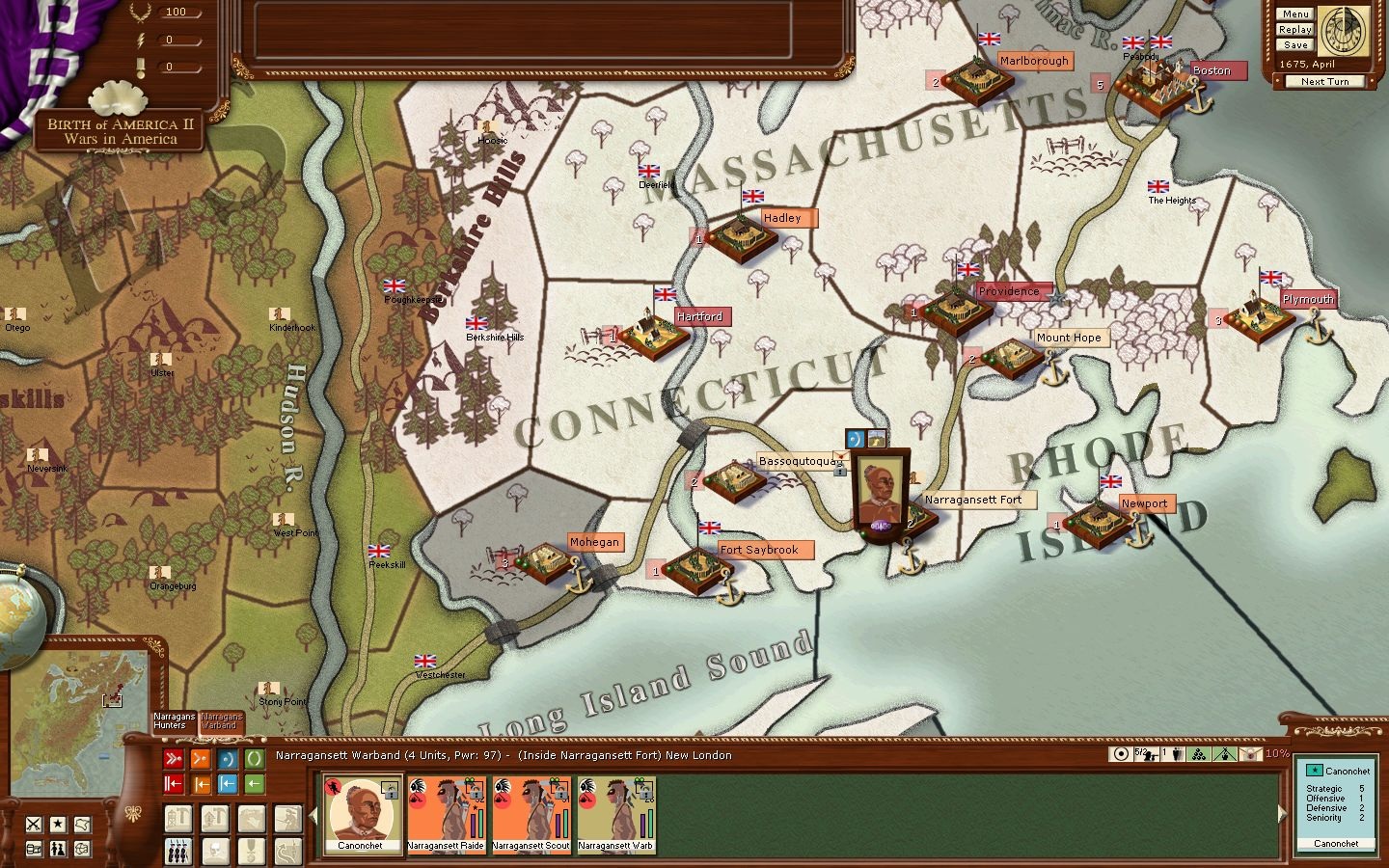Image resolution: width=1389 pixels, height=868 pixels.
Task: Choose the Narragansett Raiders unit card
Action: pos(446,815)
